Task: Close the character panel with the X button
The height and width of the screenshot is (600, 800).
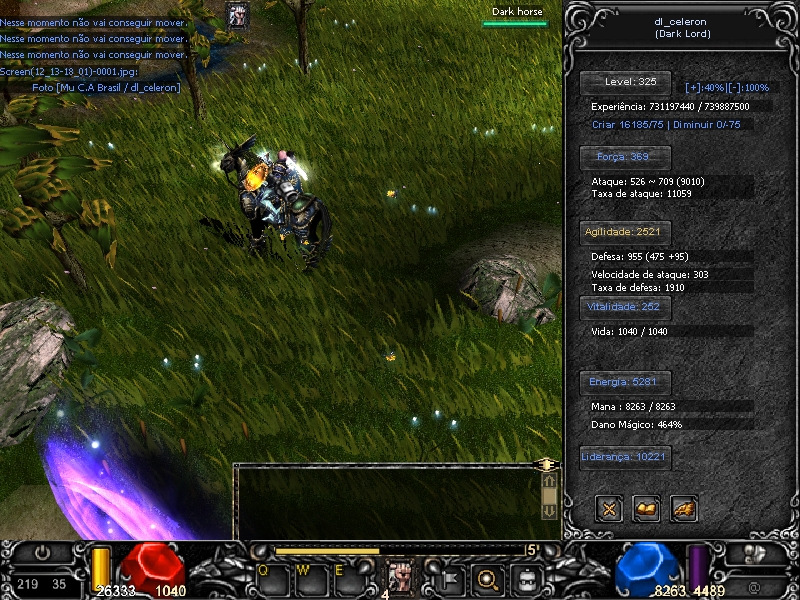Action: coord(609,509)
